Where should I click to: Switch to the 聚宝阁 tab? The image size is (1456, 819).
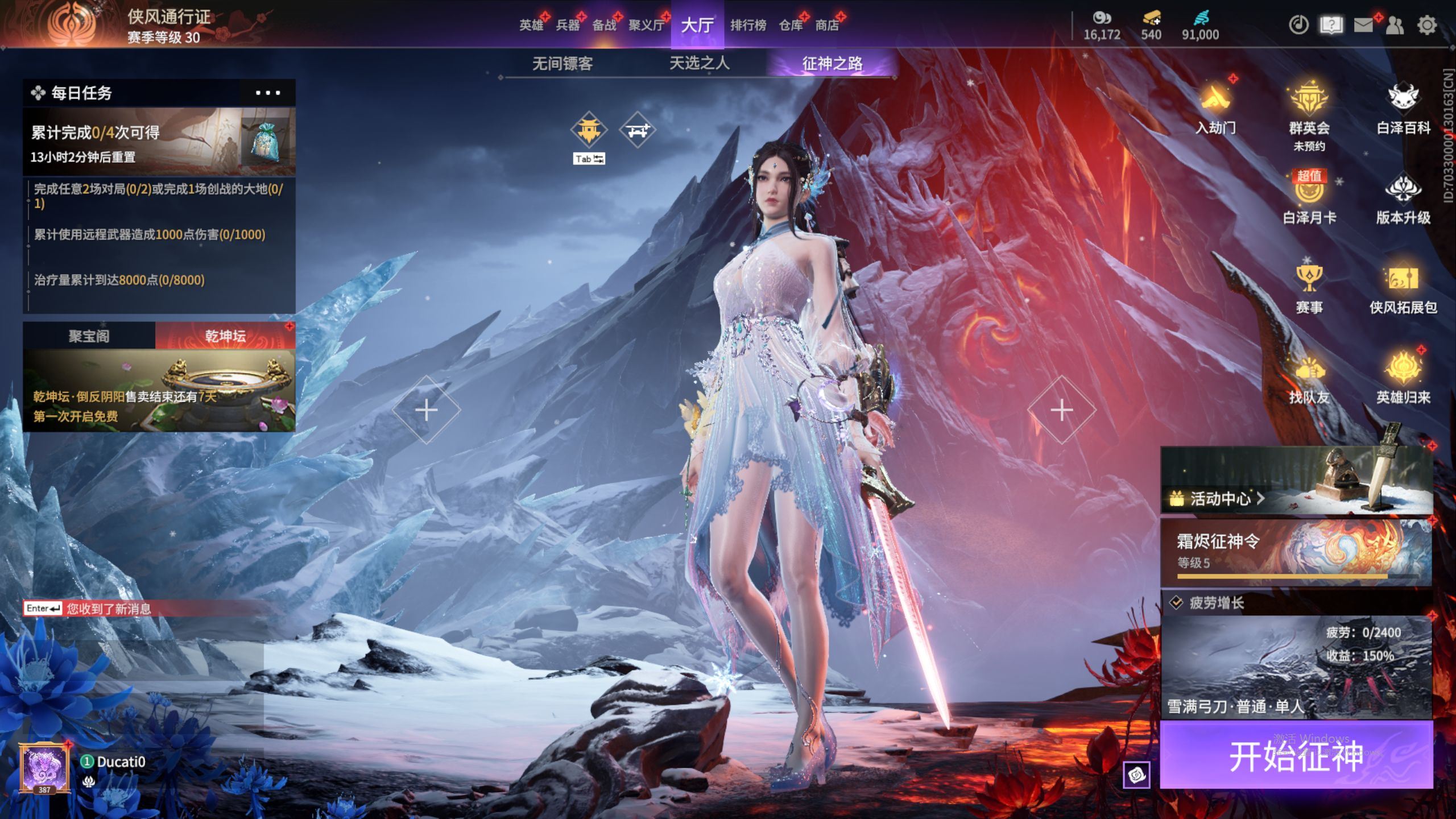(89, 336)
